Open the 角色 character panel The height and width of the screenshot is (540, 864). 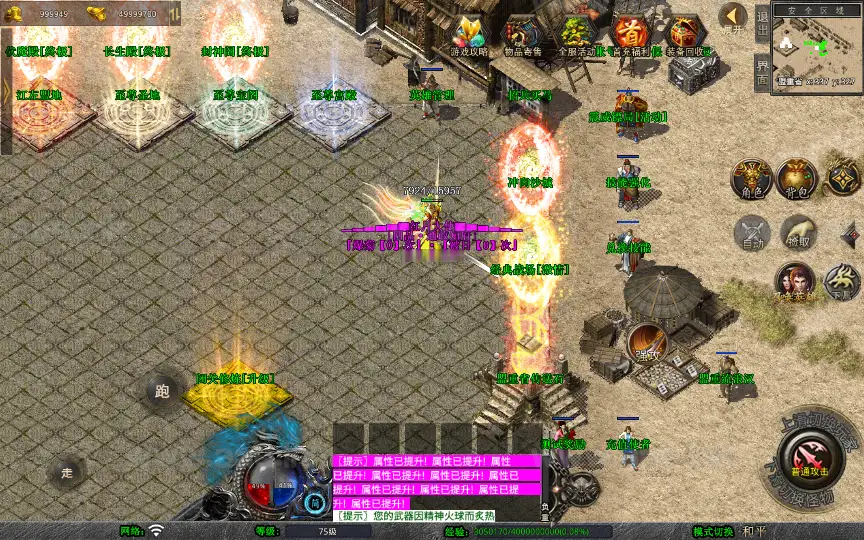coord(752,179)
